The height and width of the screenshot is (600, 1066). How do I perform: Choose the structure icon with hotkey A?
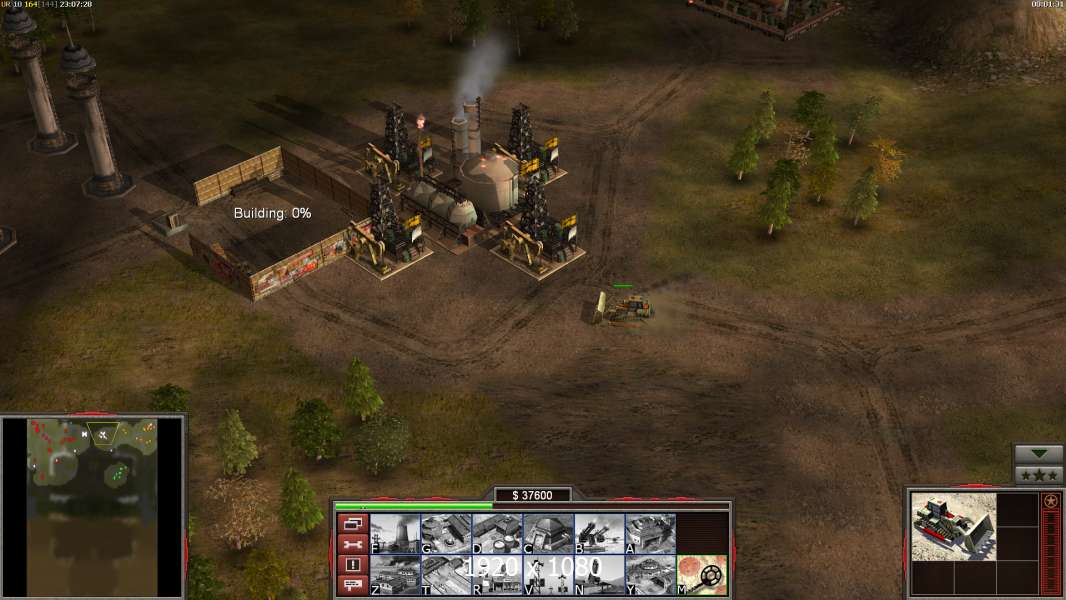click(x=650, y=534)
